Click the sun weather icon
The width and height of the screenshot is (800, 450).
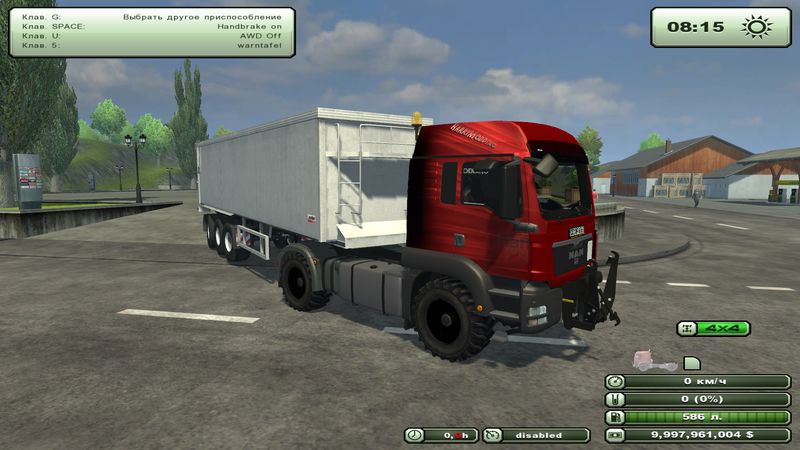tap(757, 27)
